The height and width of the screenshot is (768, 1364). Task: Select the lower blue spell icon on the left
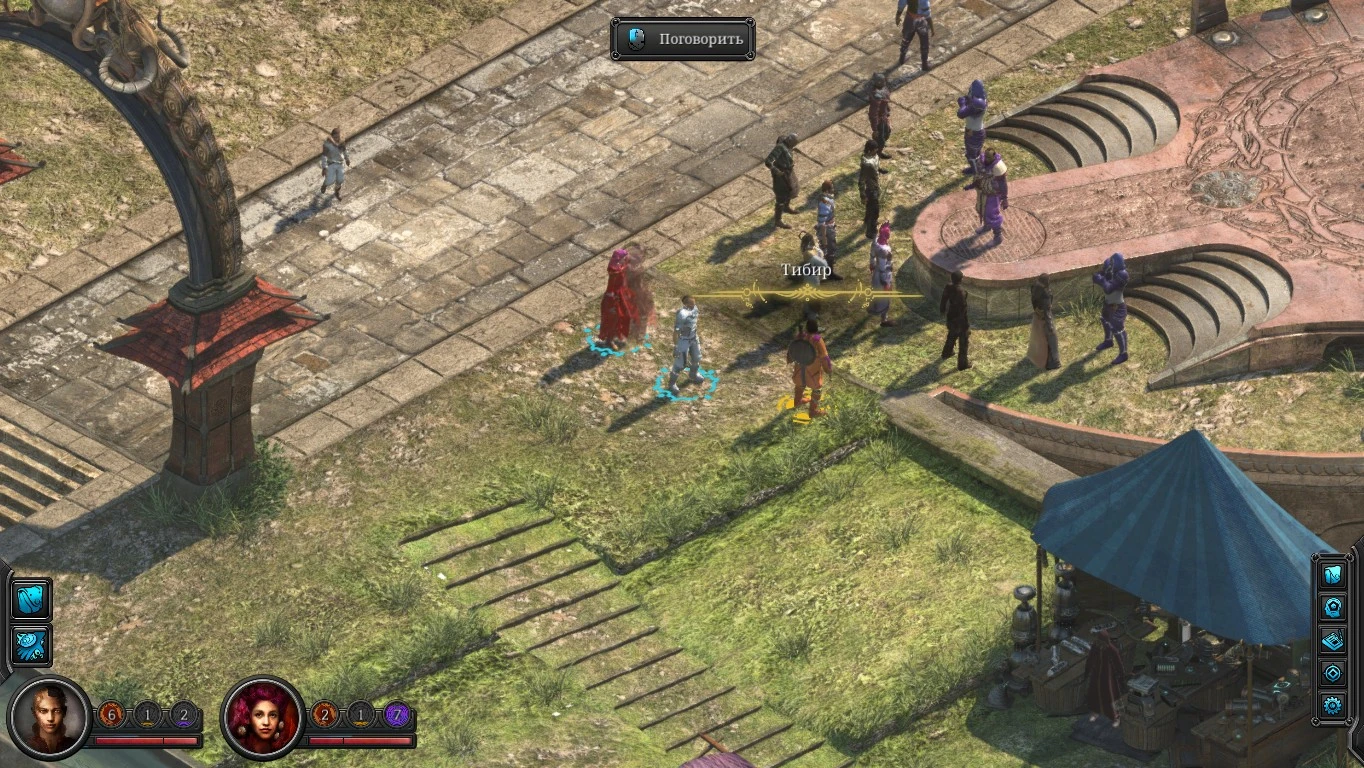pyautogui.click(x=30, y=645)
